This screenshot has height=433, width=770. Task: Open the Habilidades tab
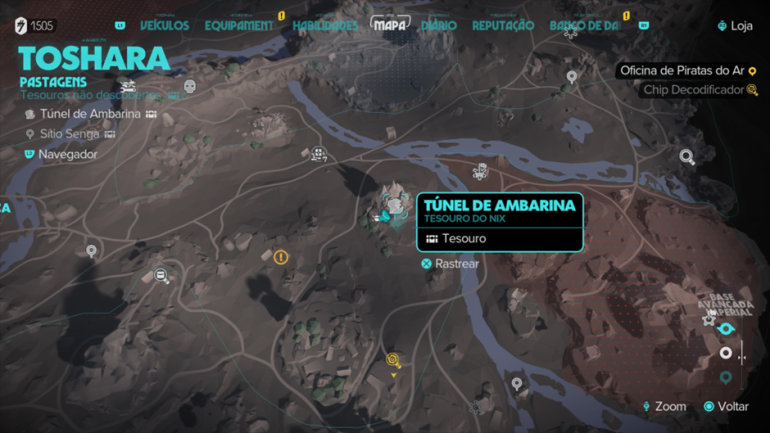coord(325,26)
